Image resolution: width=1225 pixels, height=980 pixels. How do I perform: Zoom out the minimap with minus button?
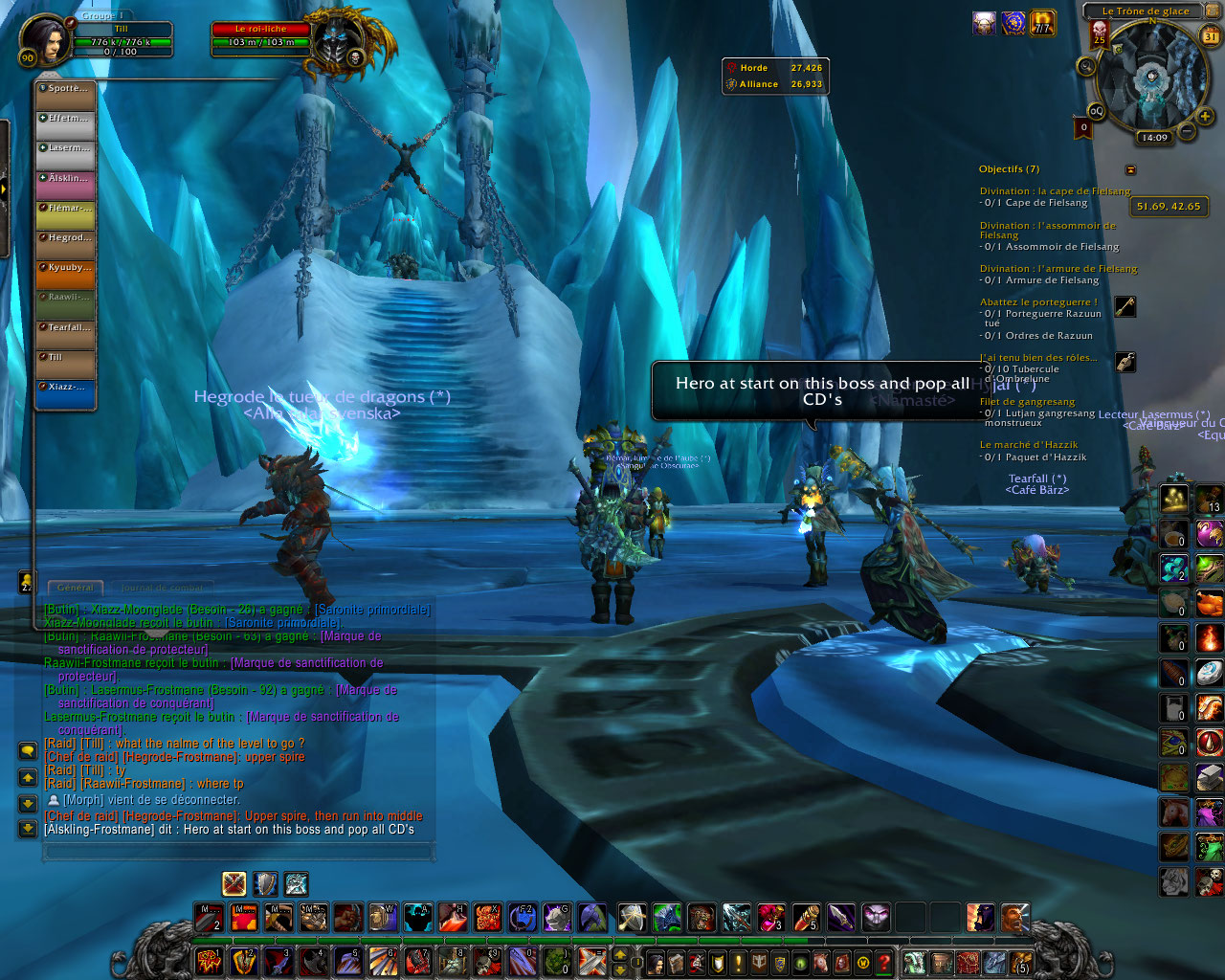[1186, 131]
